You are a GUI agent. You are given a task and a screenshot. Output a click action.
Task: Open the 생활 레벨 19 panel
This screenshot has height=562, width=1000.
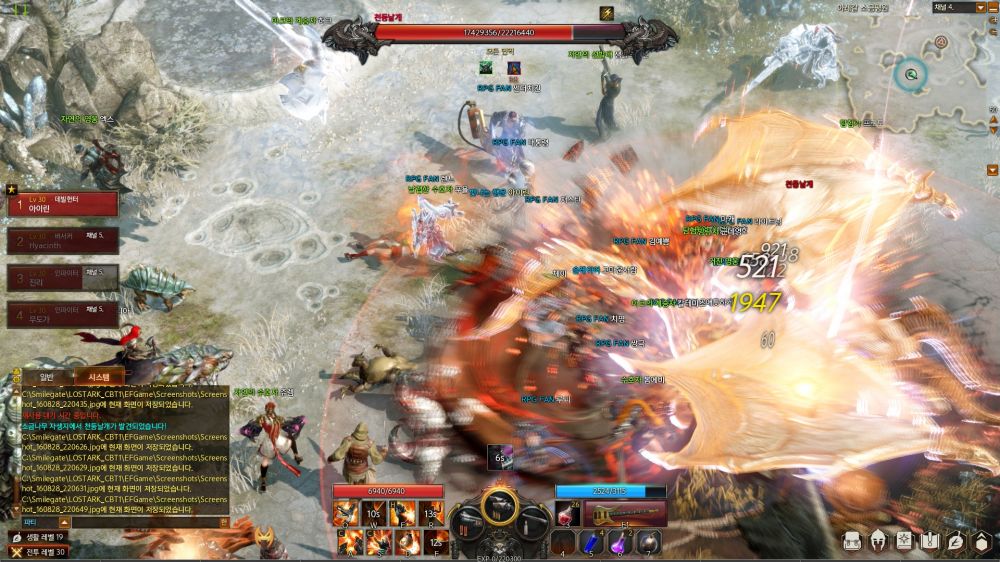tap(38, 537)
